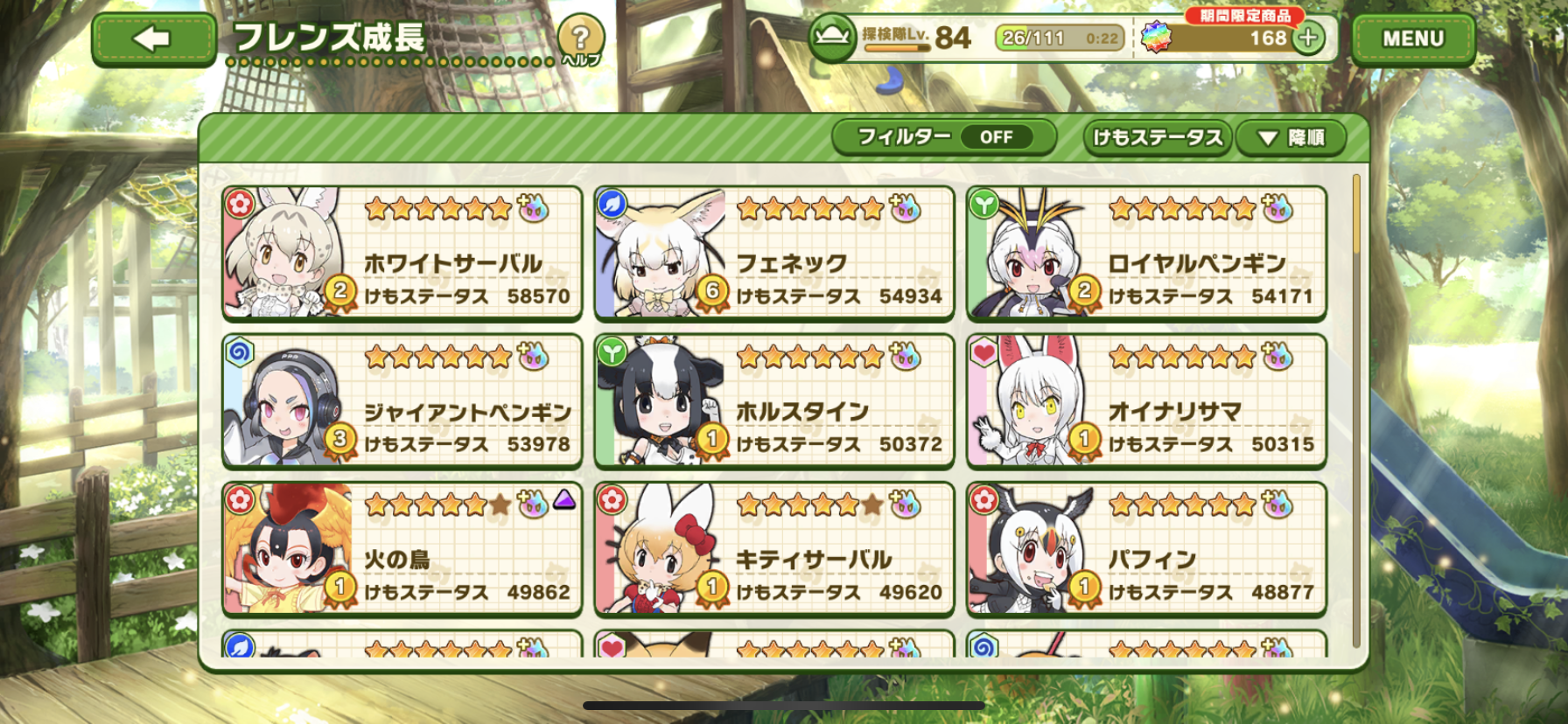Pick the キティサーバル friend card
The width and height of the screenshot is (1568, 724).
coord(773,548)
